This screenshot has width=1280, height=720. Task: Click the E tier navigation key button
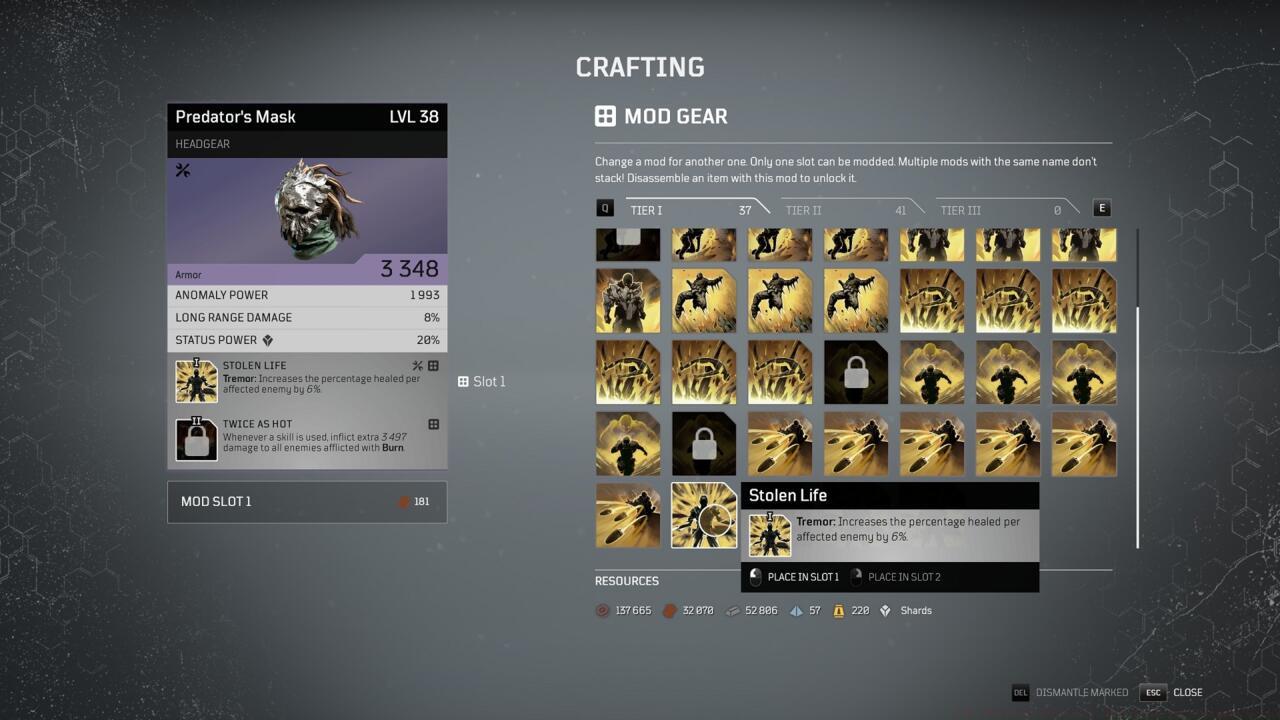[x=1101, y=208]
